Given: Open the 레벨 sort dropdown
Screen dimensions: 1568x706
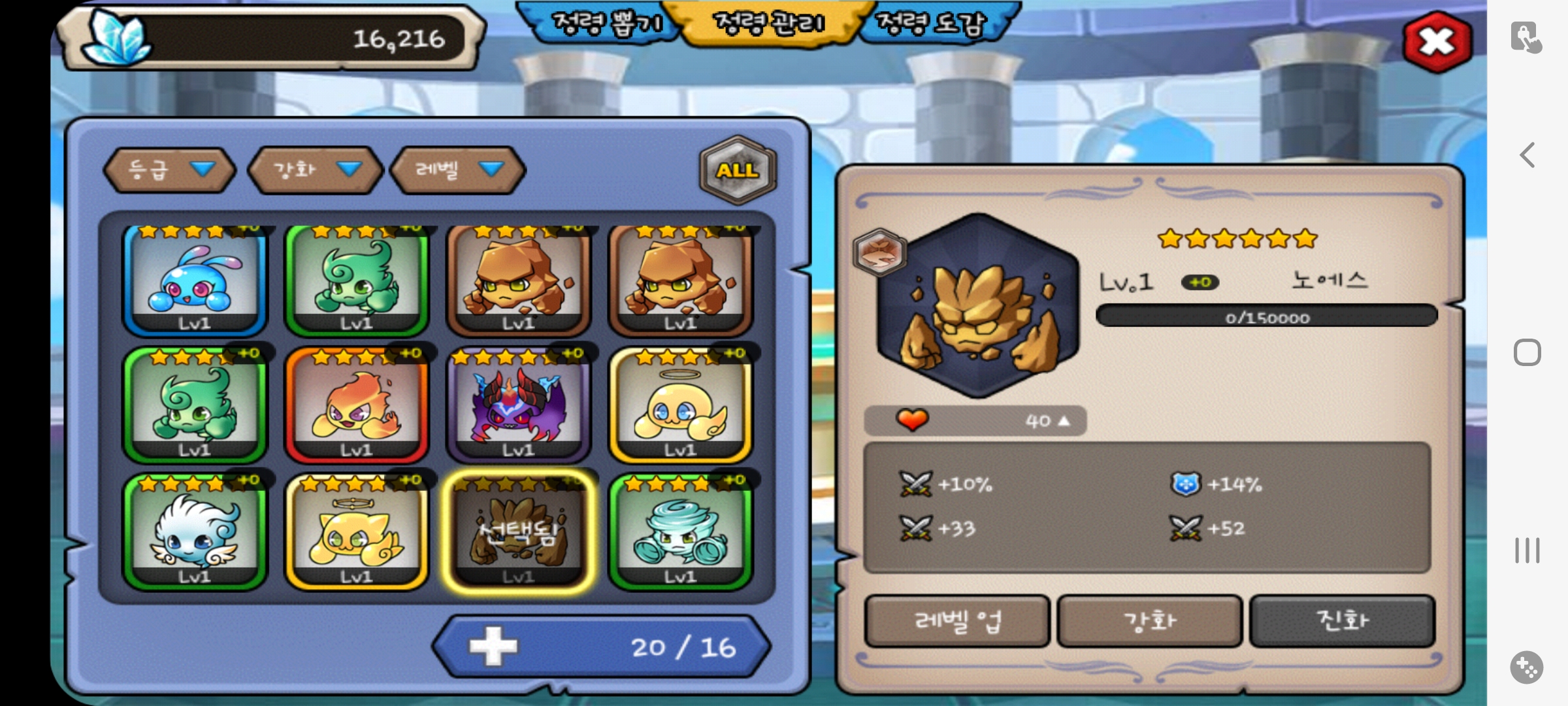Looking at the screenshot, I should tap(457, 170).
